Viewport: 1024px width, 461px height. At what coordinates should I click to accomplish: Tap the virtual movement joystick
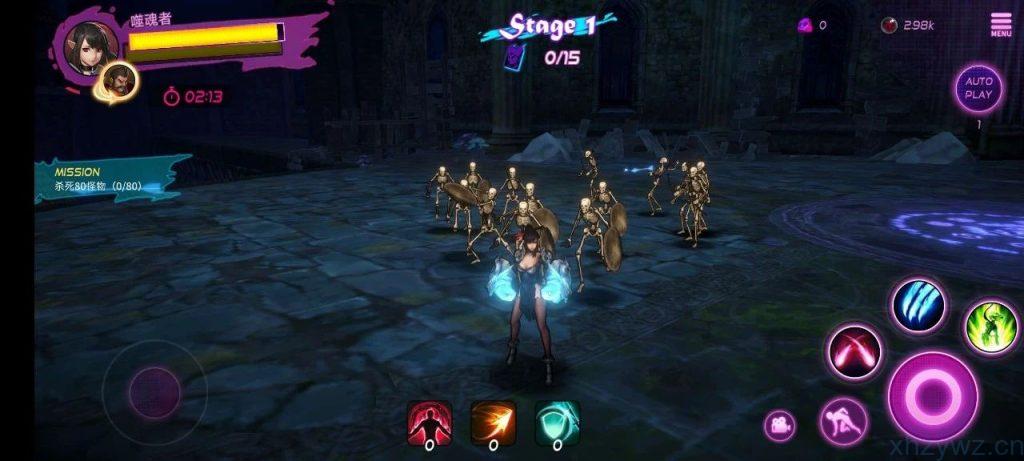coord(154,387)
